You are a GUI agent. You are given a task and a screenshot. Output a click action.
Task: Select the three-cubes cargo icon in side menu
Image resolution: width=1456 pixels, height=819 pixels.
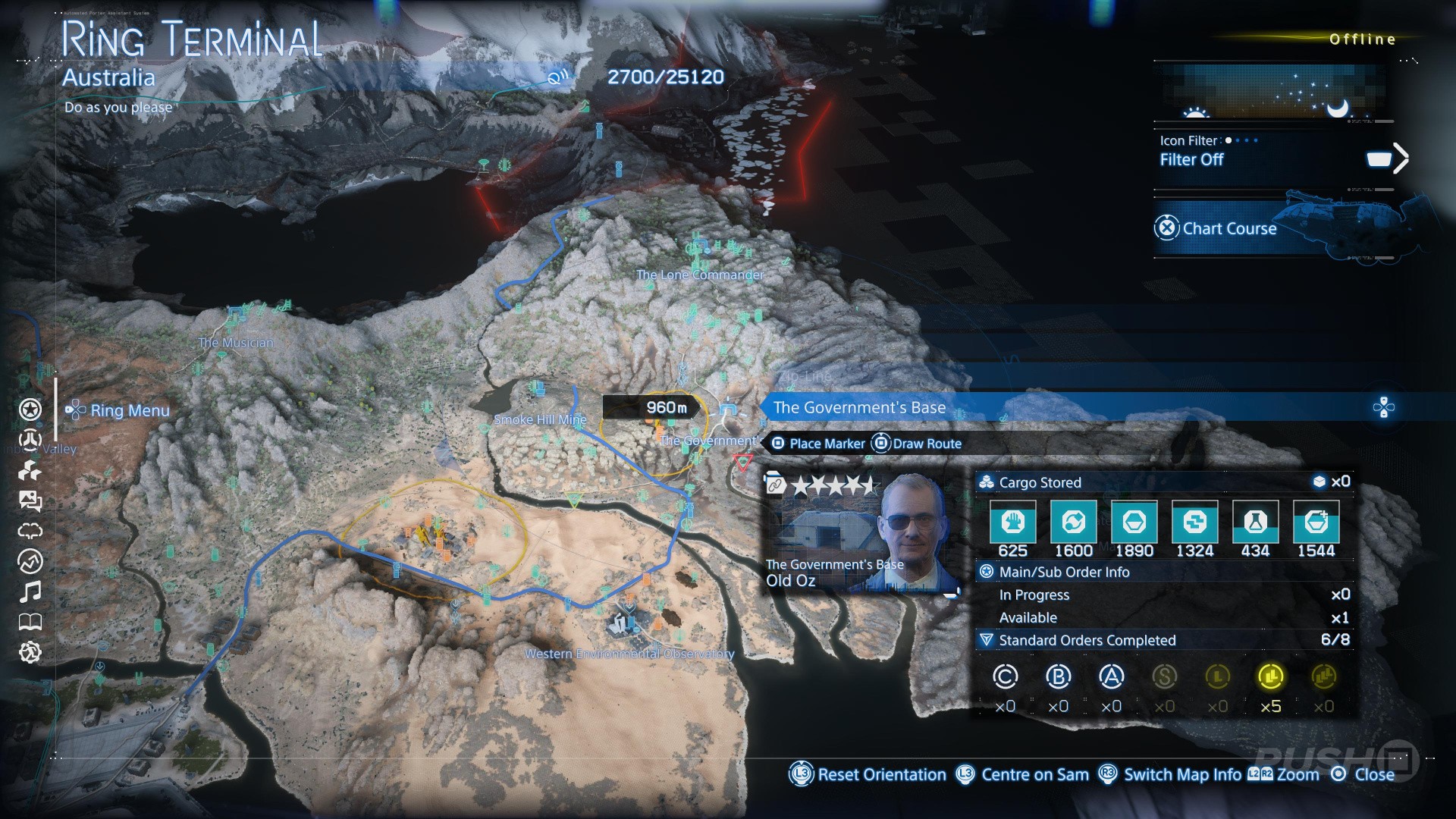coord(30,471)
